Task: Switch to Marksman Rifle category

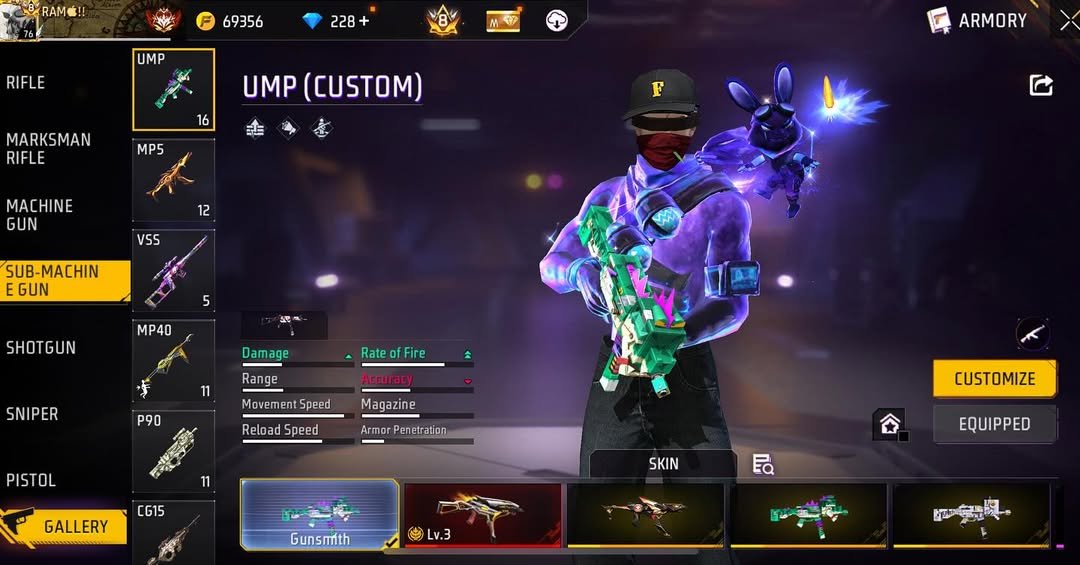Action: coord(48,149)
